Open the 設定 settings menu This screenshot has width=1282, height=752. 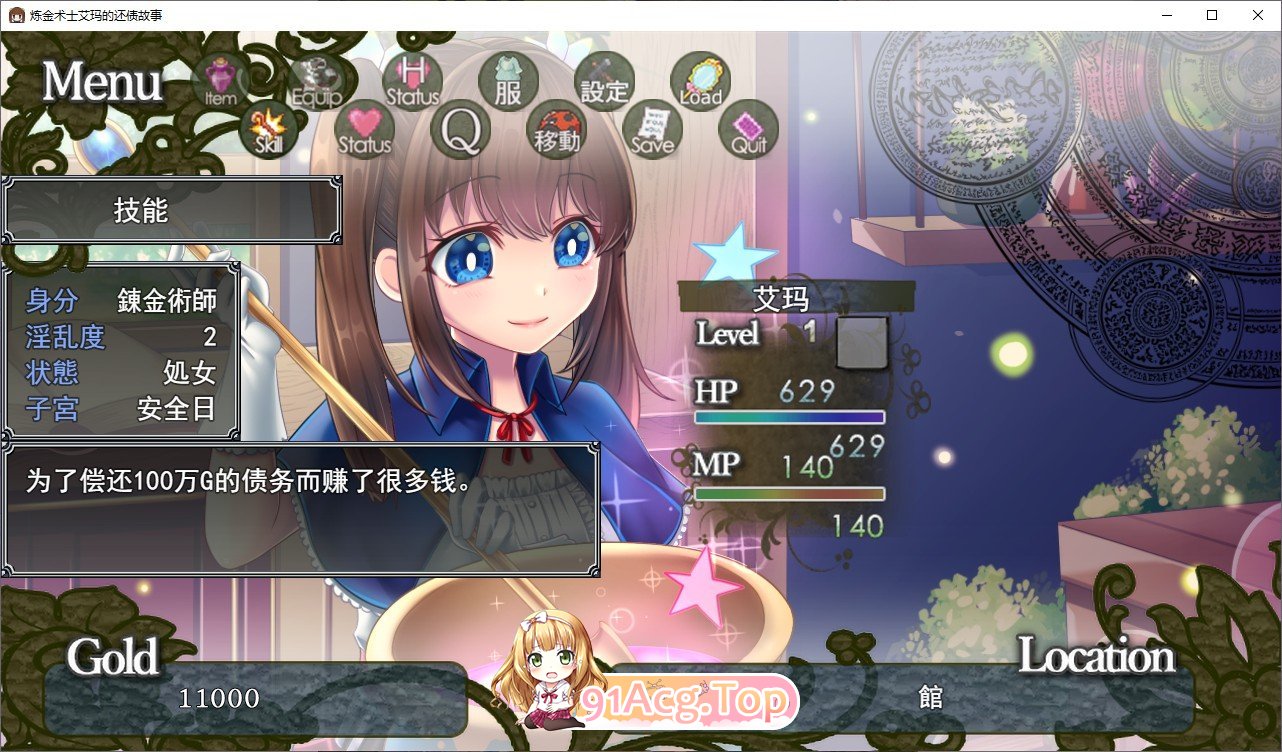604,80
